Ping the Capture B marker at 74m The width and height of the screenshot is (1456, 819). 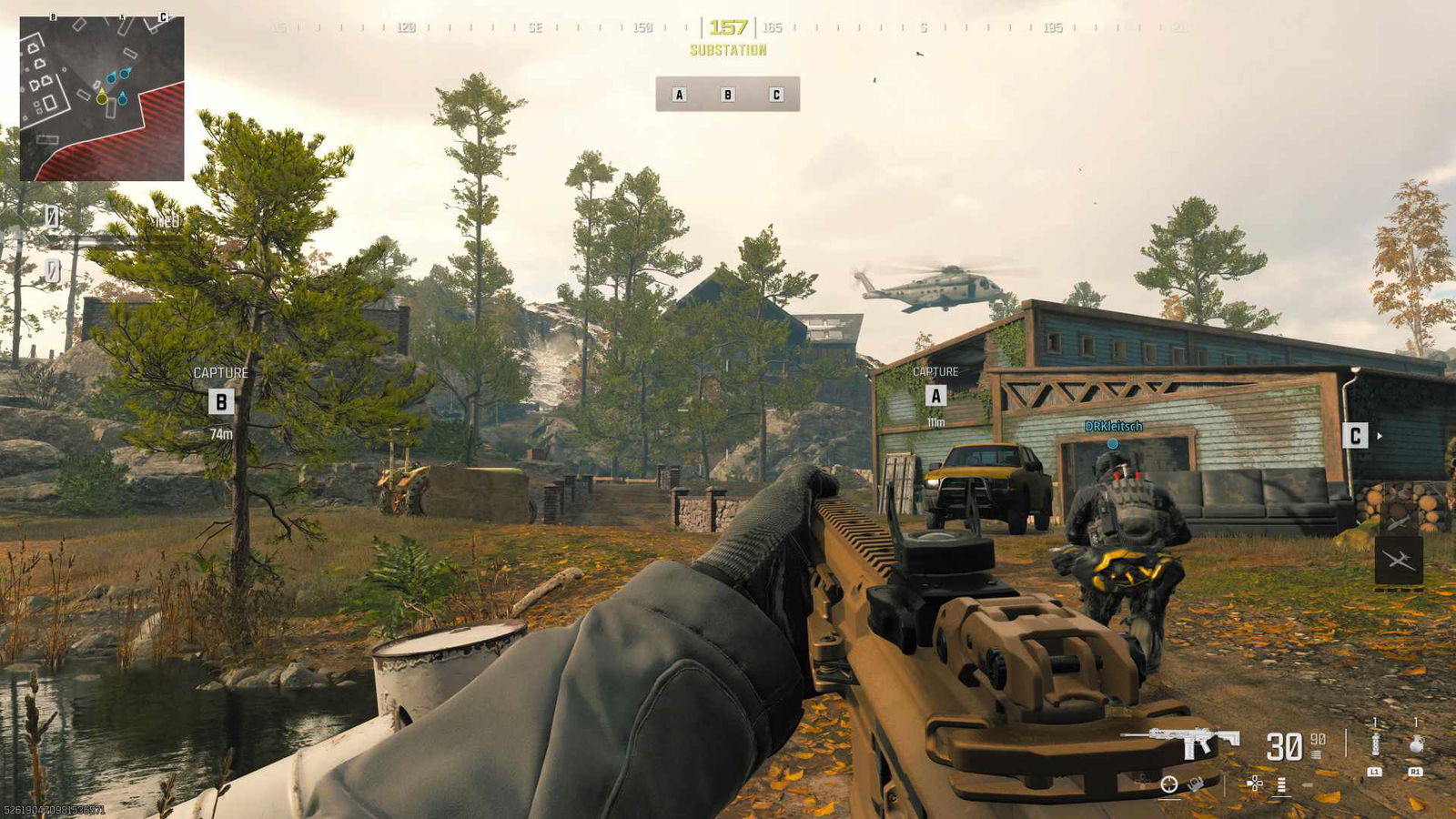click(221, 401)
